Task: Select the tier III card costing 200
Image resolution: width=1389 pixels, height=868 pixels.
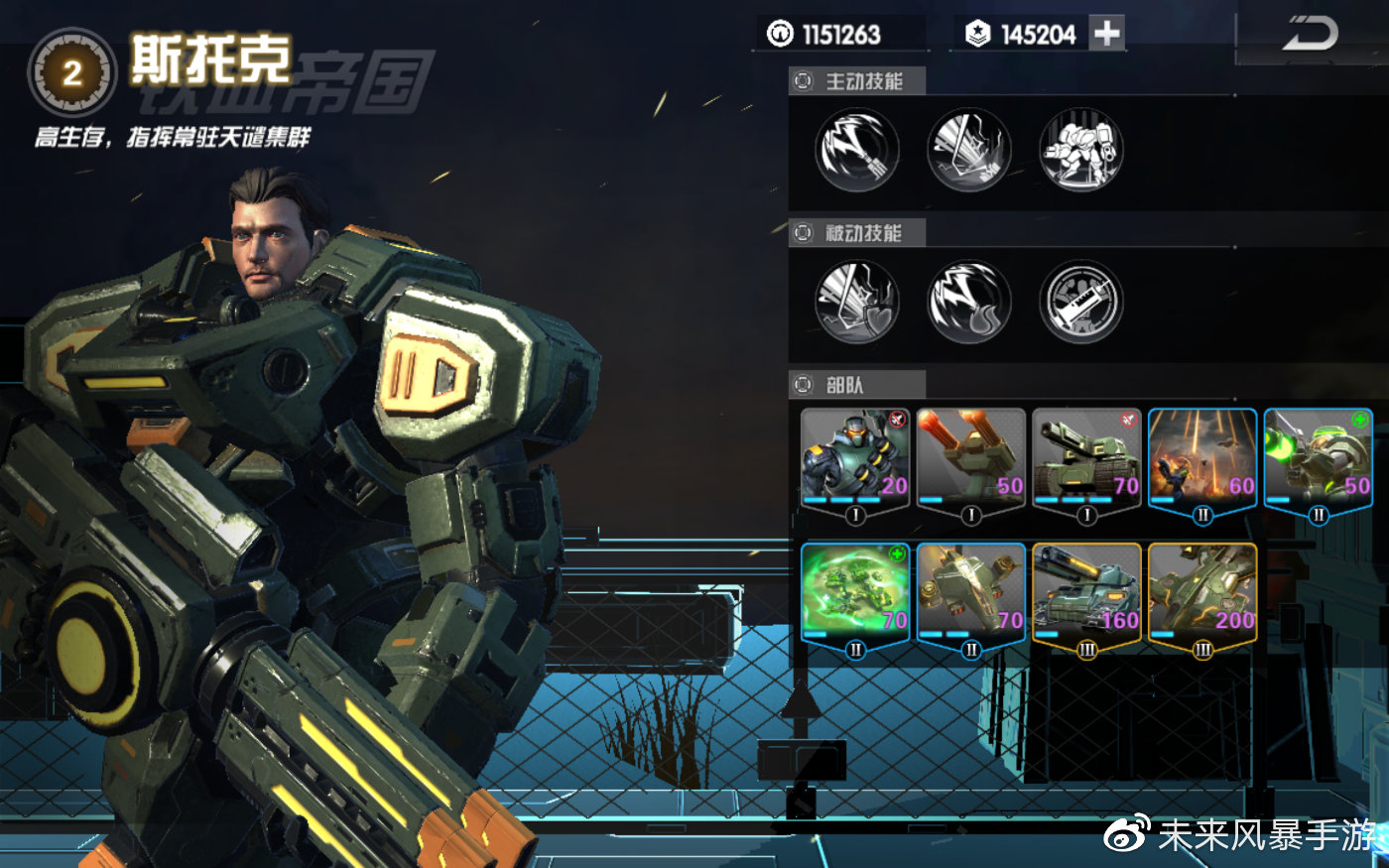Action: (1202, 593)
